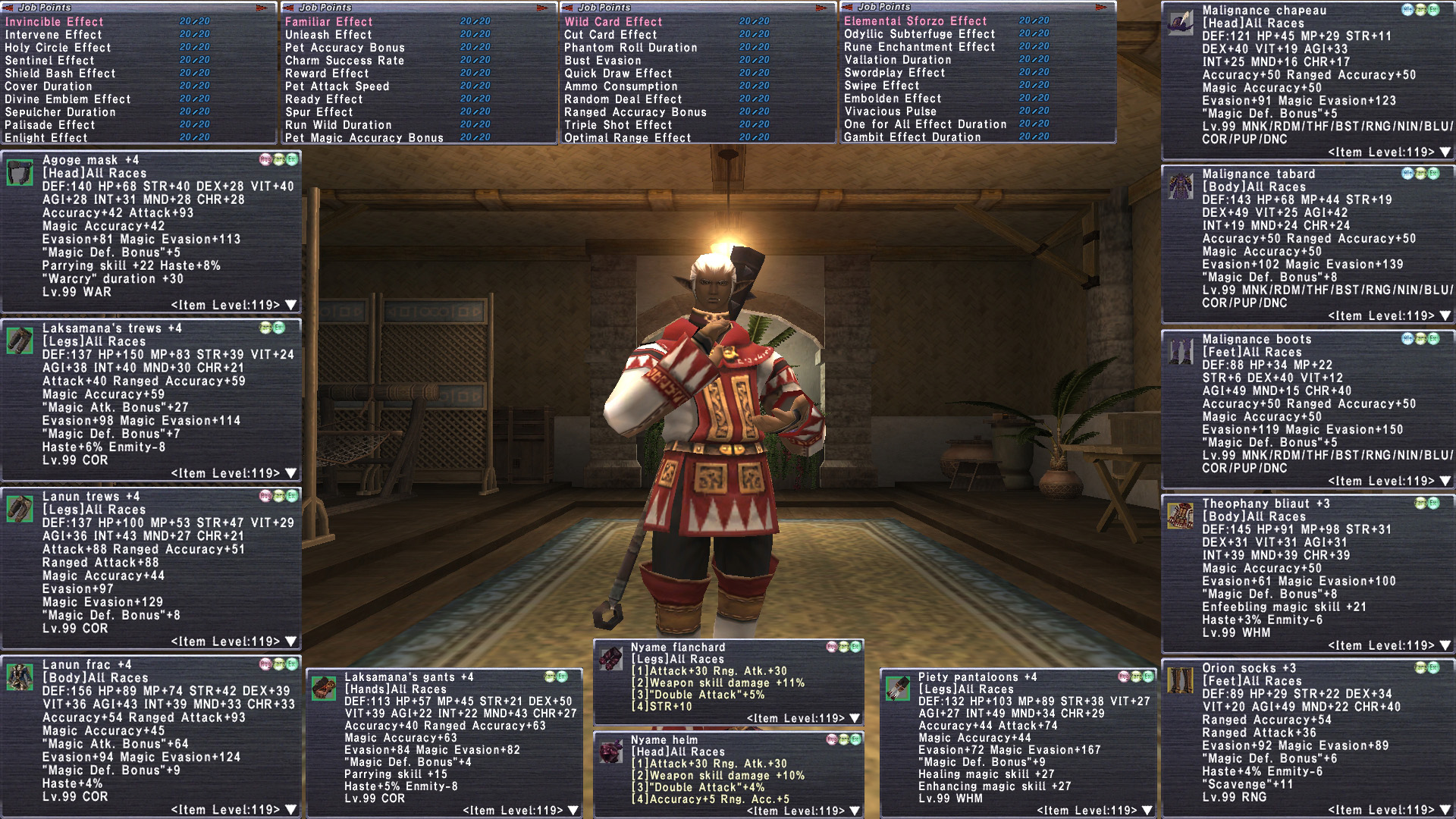Select the Familiar Effect job point row

328,22
